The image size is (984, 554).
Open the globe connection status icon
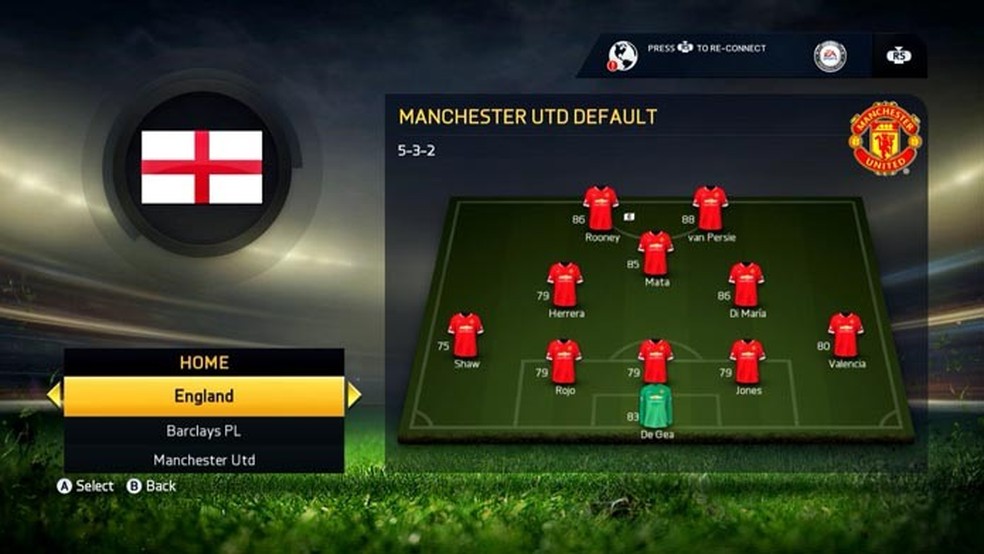pyautogui.click(x=622, y=56)
